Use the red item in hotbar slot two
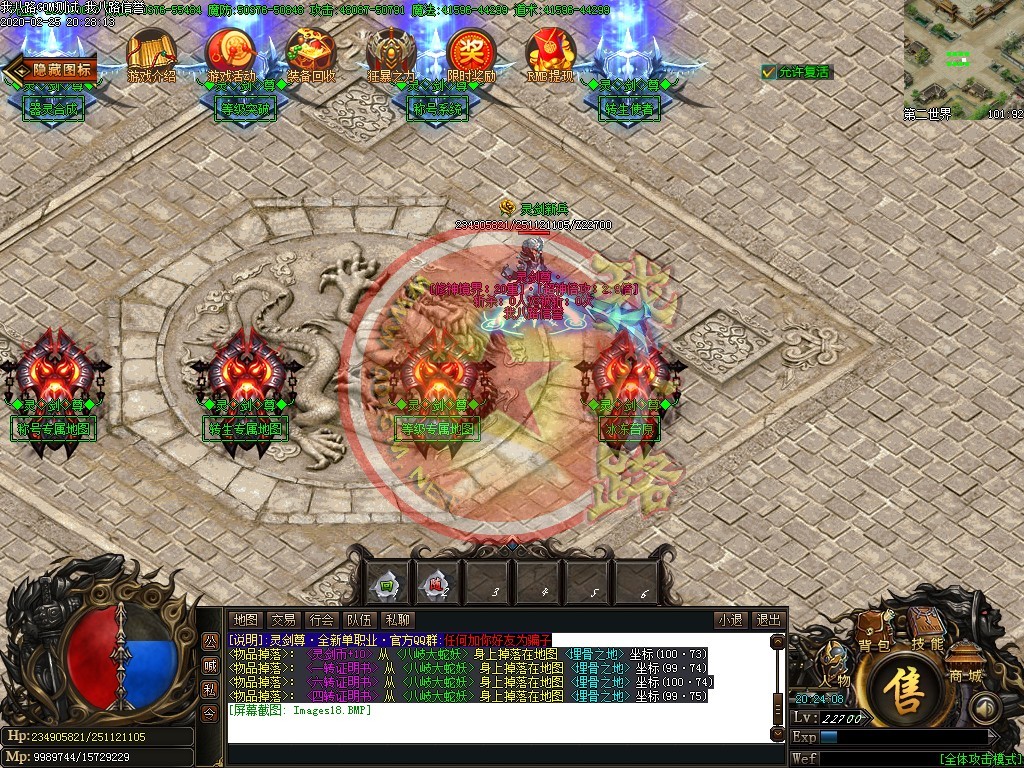This screenshot has height=768, width=1024. coord(437,584)
